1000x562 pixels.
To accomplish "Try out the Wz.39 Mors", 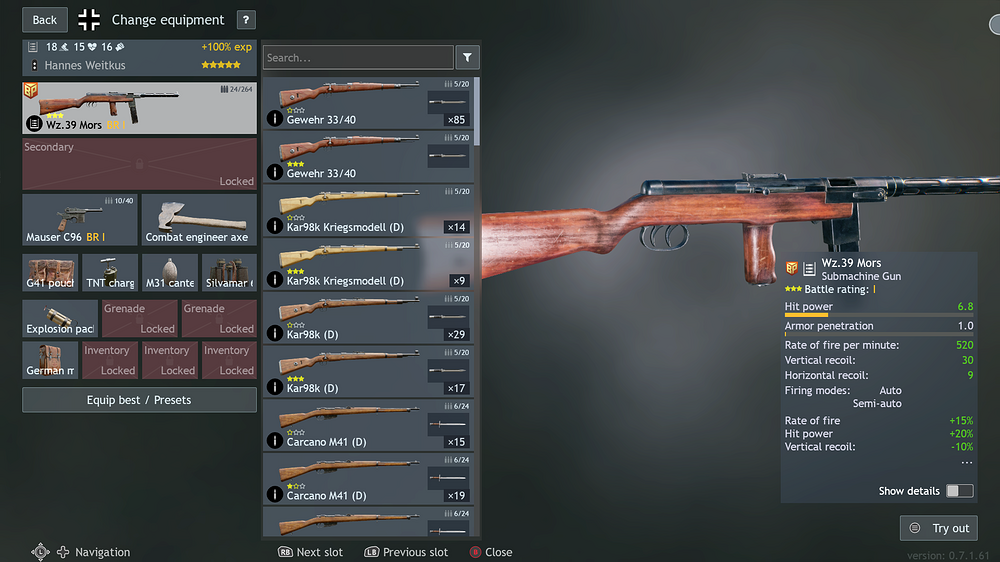I will tap(938, 528).
